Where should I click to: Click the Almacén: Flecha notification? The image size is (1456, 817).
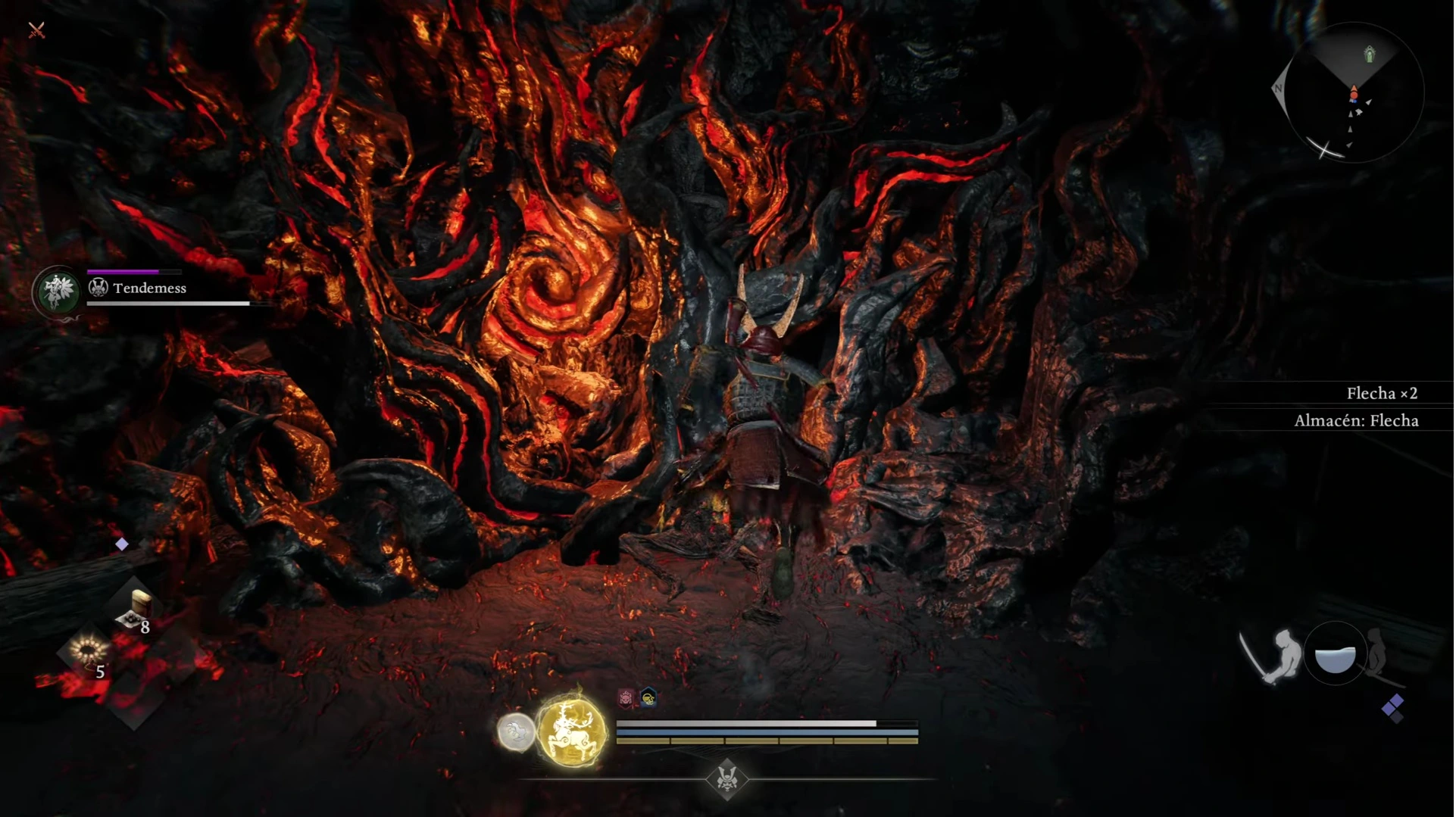click(x=1355, y=421)
